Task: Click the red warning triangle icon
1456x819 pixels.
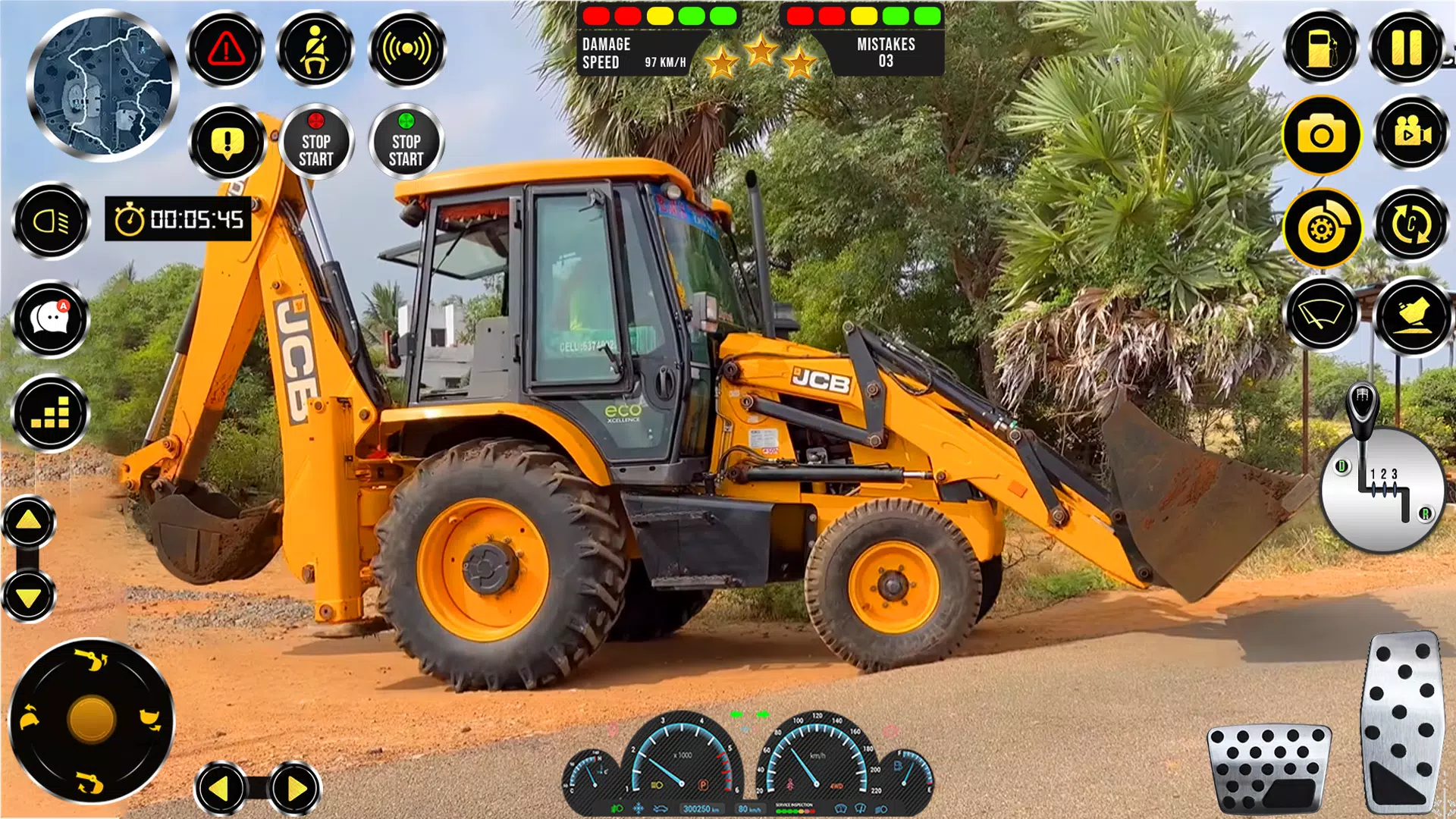Action: tap(224, 49)
